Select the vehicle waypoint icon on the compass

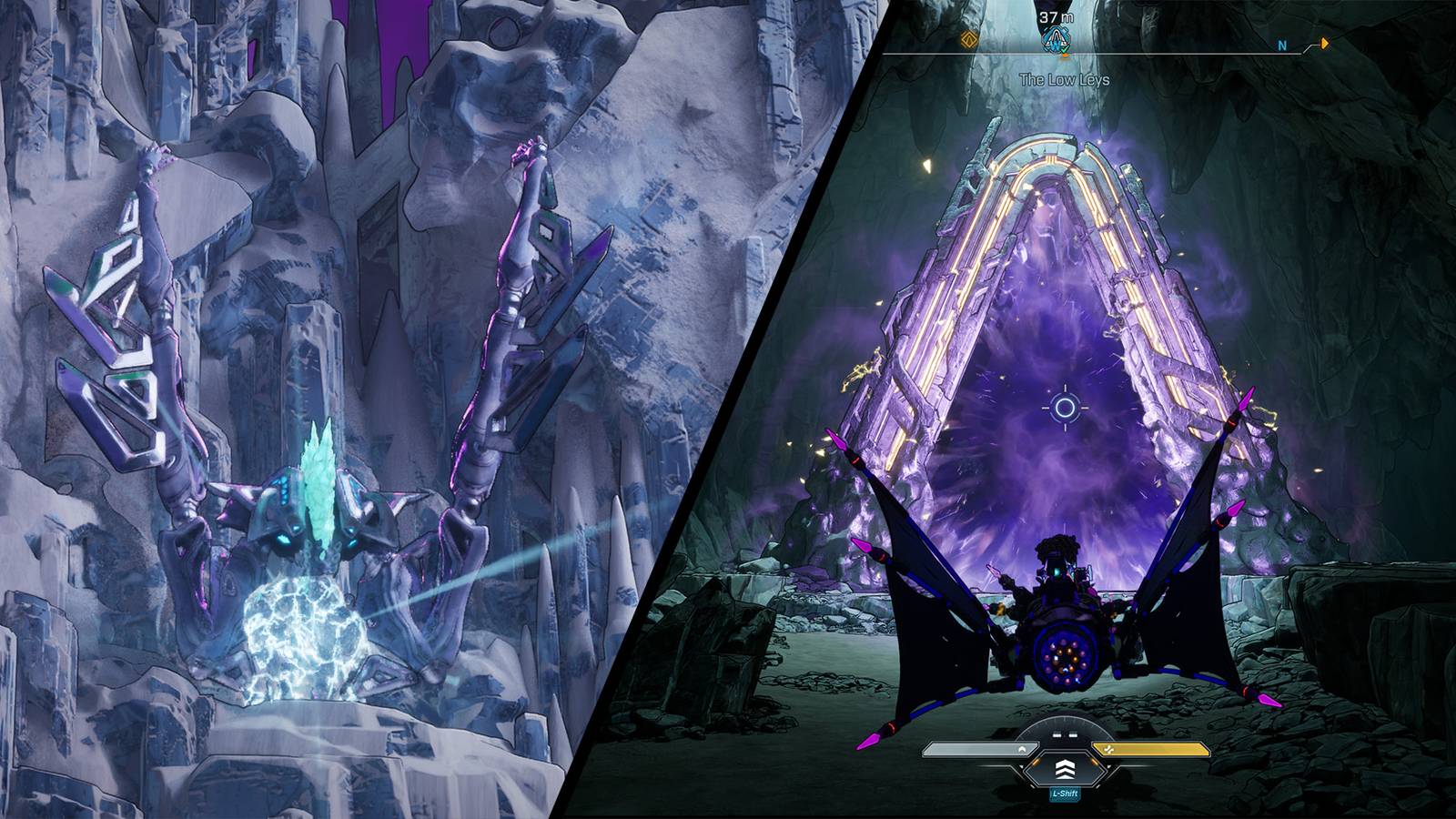coord(1056,38)
